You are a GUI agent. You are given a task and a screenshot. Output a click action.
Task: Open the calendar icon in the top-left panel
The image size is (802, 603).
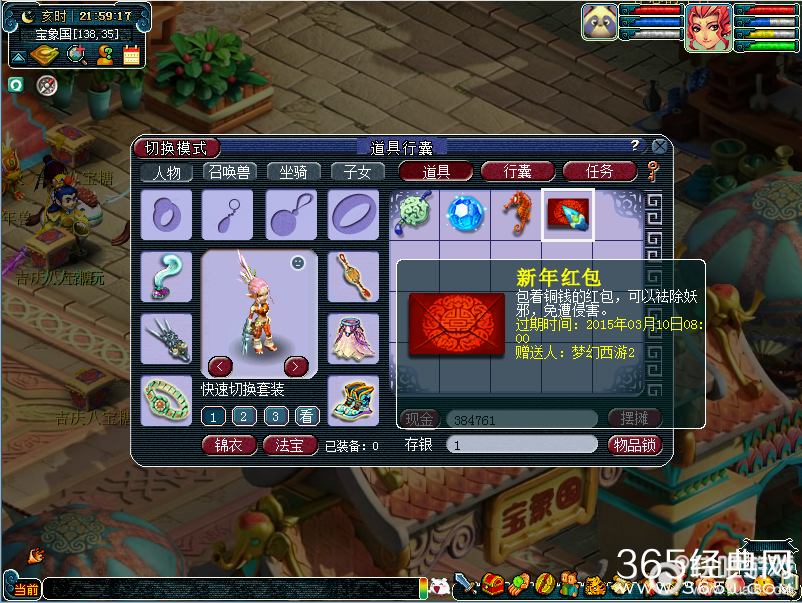tap(132, 56)
